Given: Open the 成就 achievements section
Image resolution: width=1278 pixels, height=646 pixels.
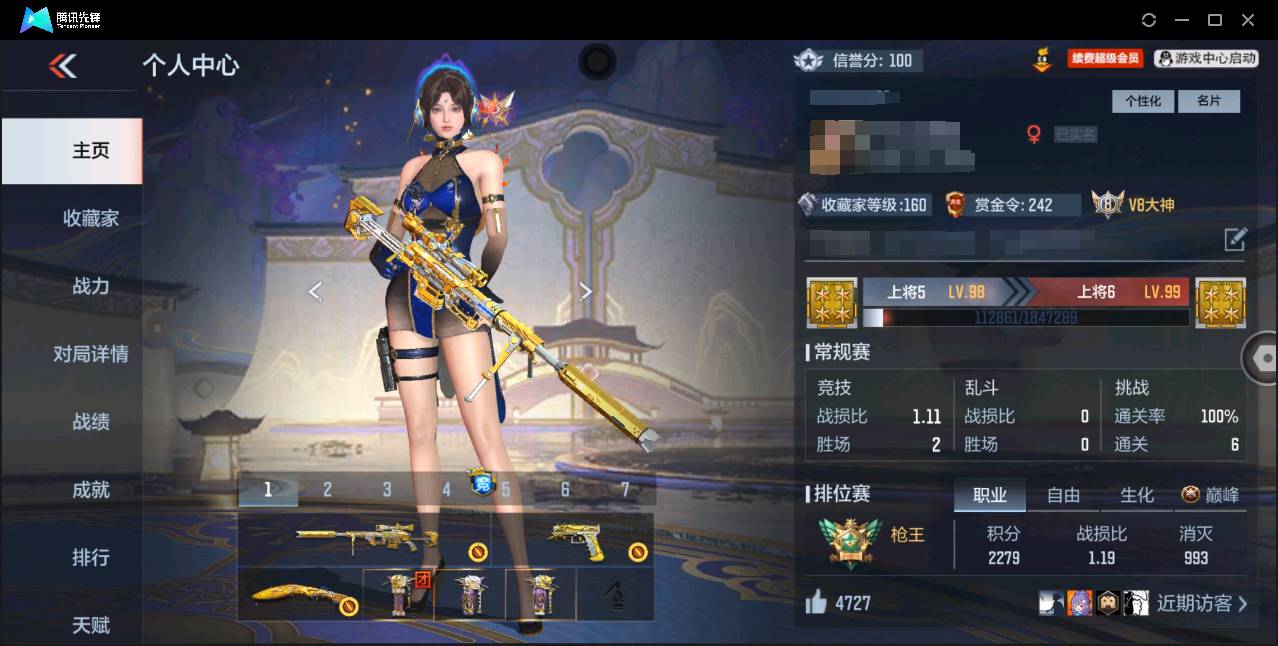Looking at the screenshot, I should click(90, 490).
